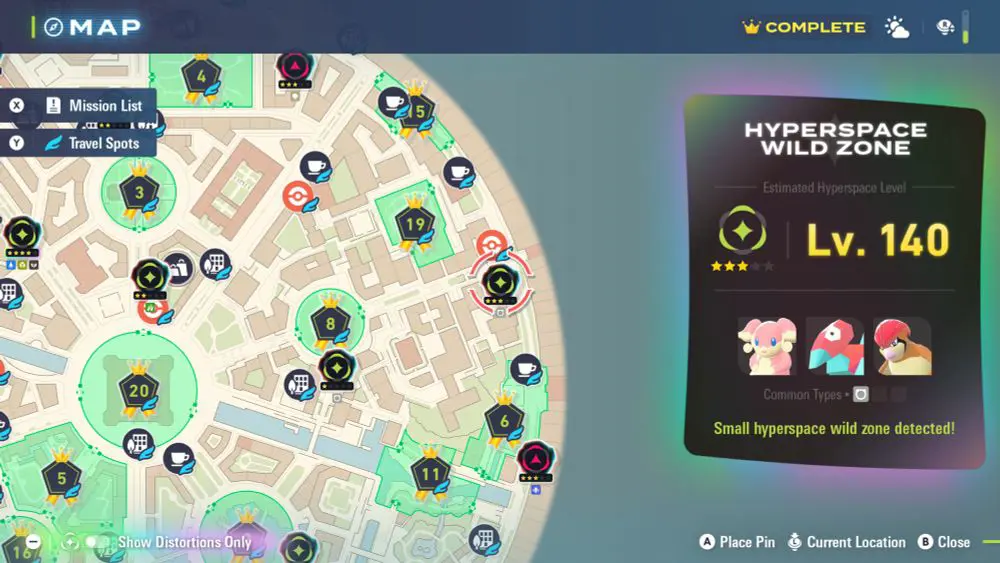Toggle Show Distortions Only

point(97,542)
